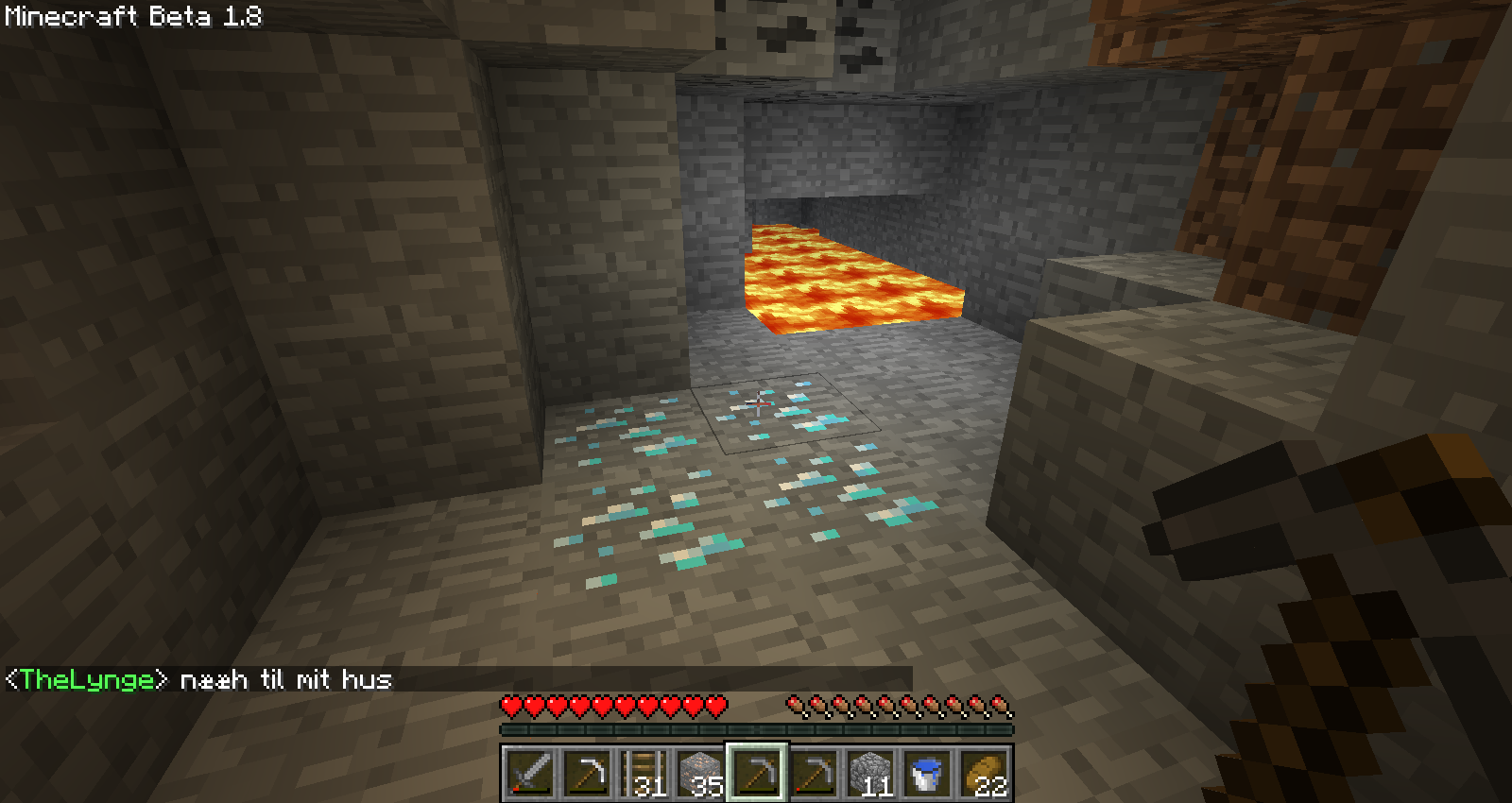Select the sword hotbar slot
1512x803 pixels.
click(530, 774)
